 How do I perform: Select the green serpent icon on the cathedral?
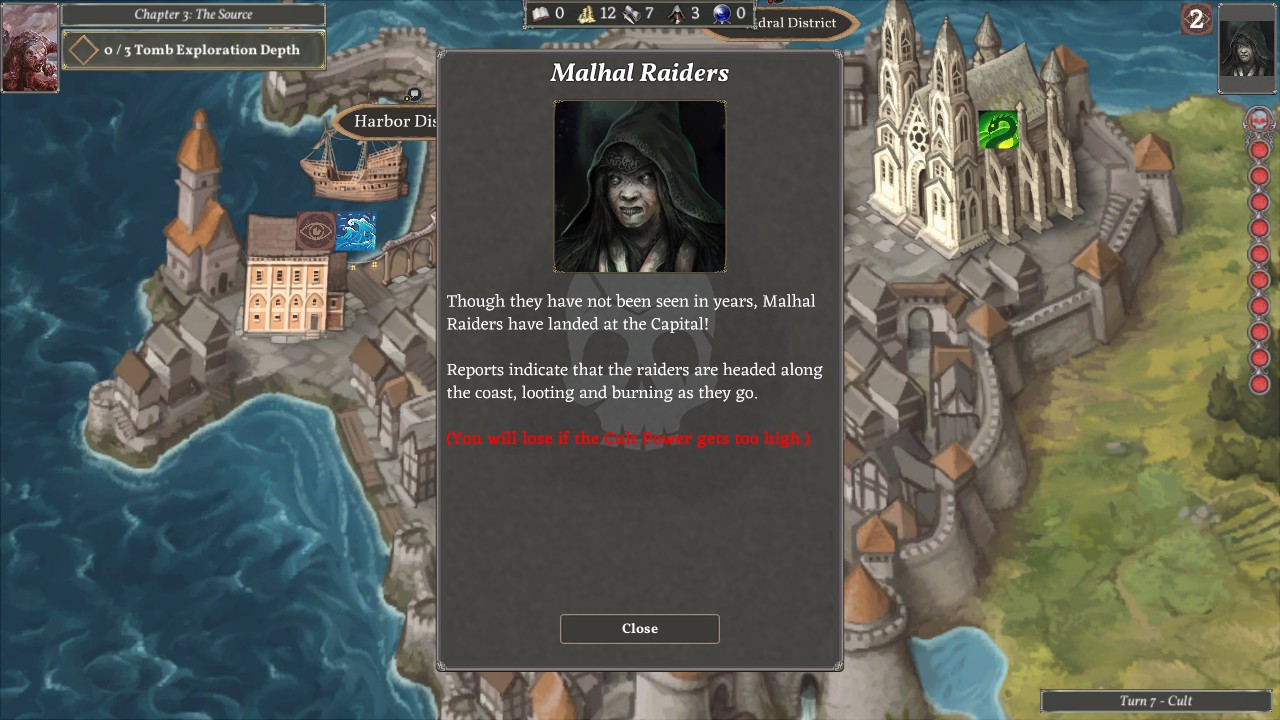pyautogui.click(x=997, y=130)
